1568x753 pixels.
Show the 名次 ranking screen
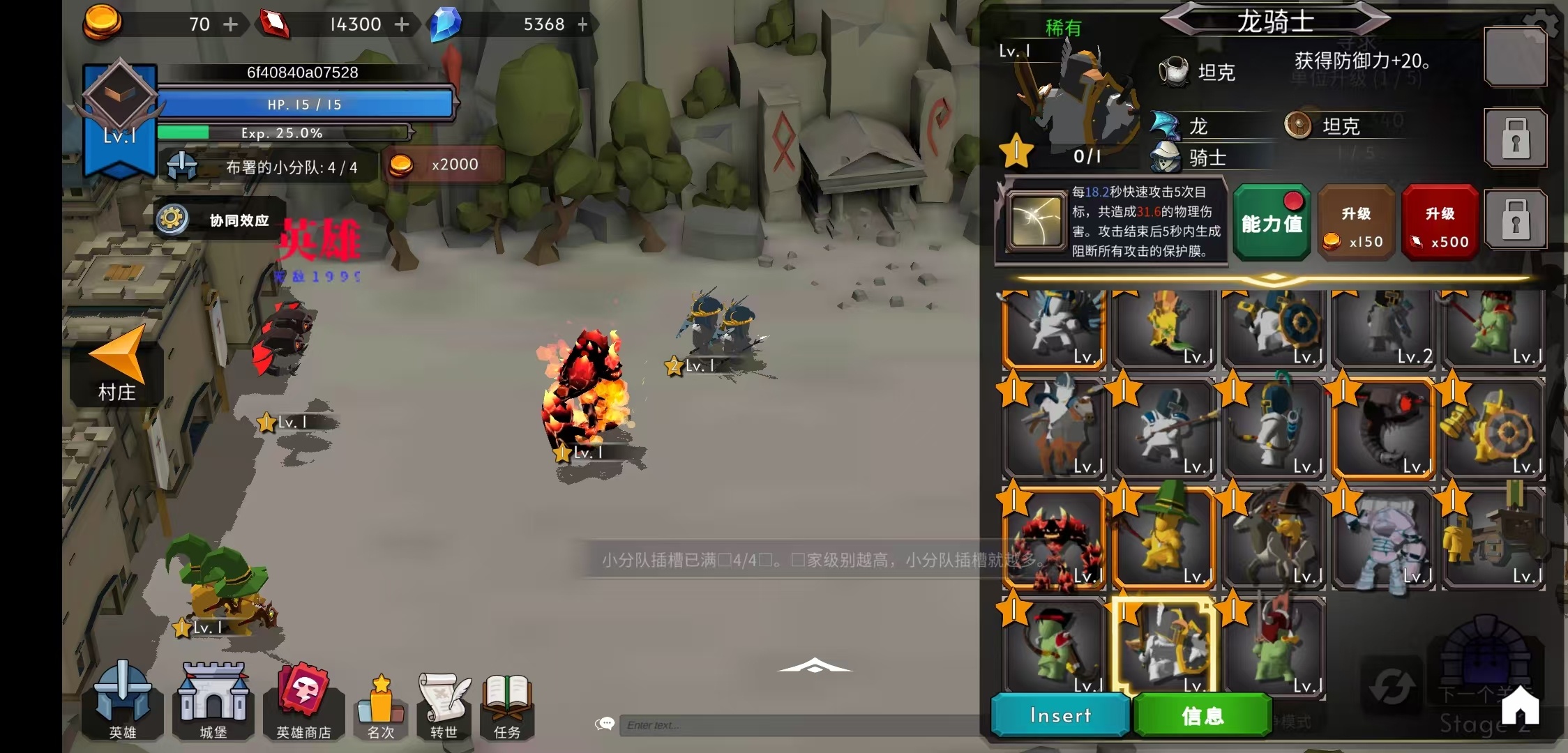coord(381,705)
